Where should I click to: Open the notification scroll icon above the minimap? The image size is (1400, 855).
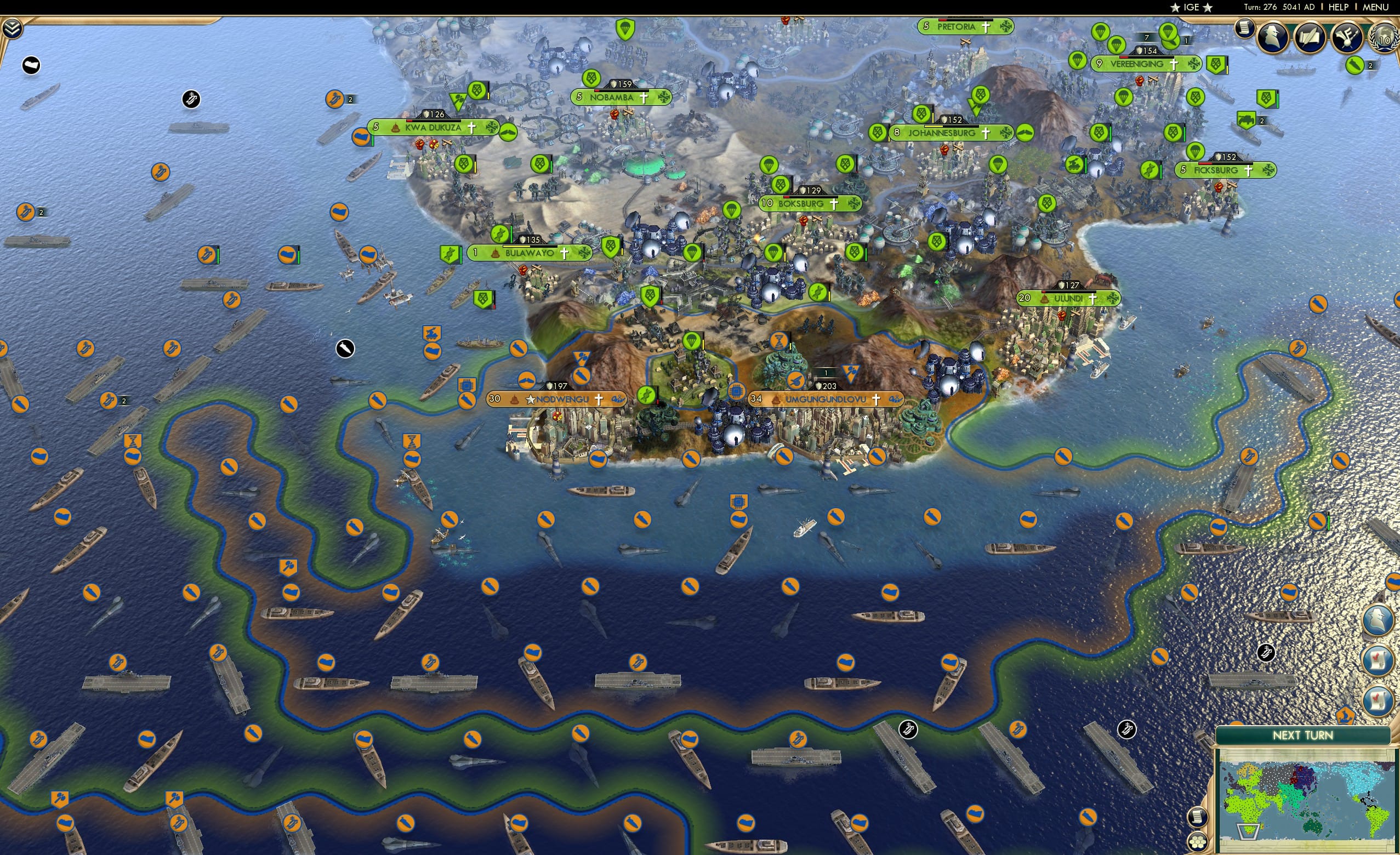tap(1198, 817)
